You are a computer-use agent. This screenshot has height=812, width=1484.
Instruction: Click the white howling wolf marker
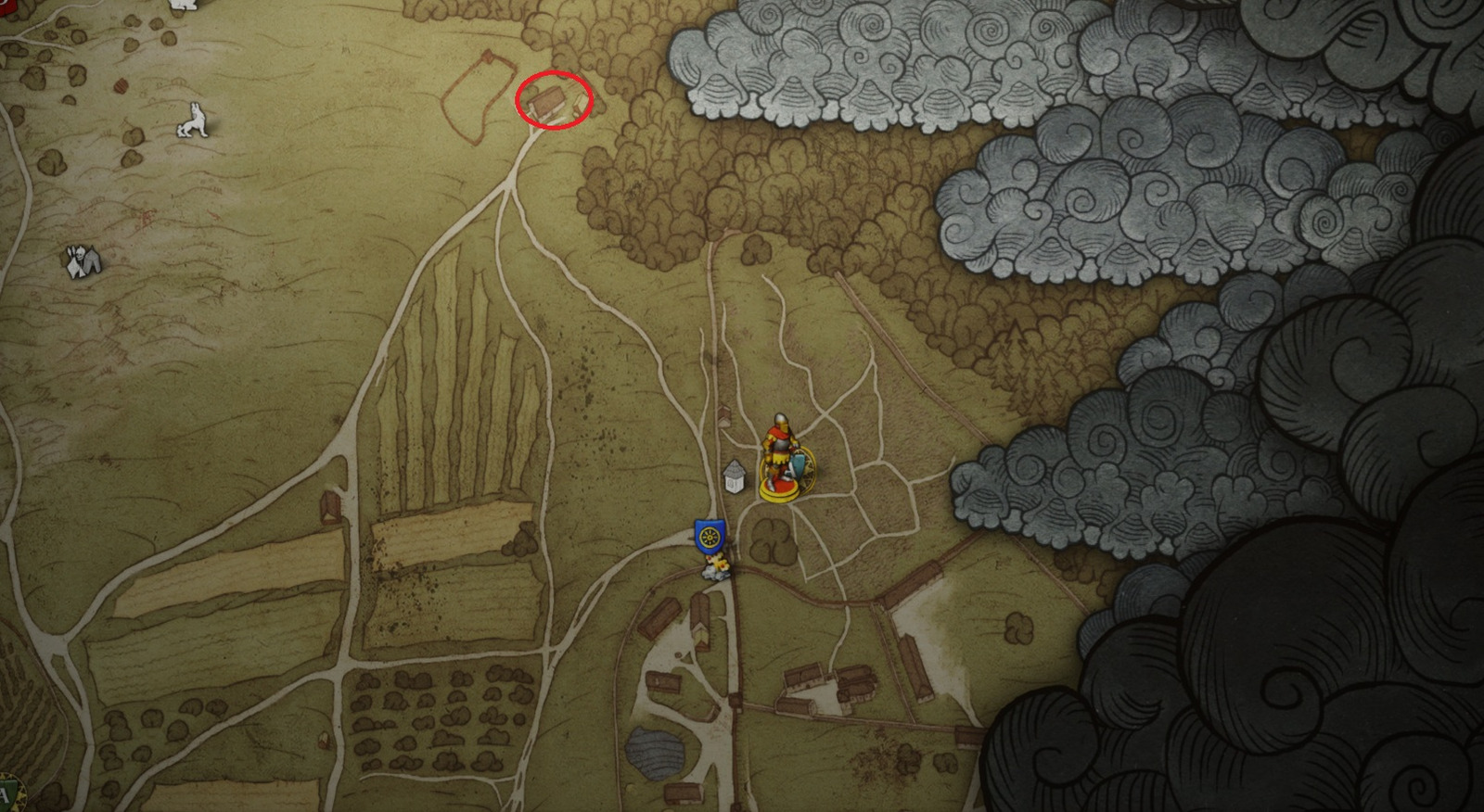coord(192,121)
